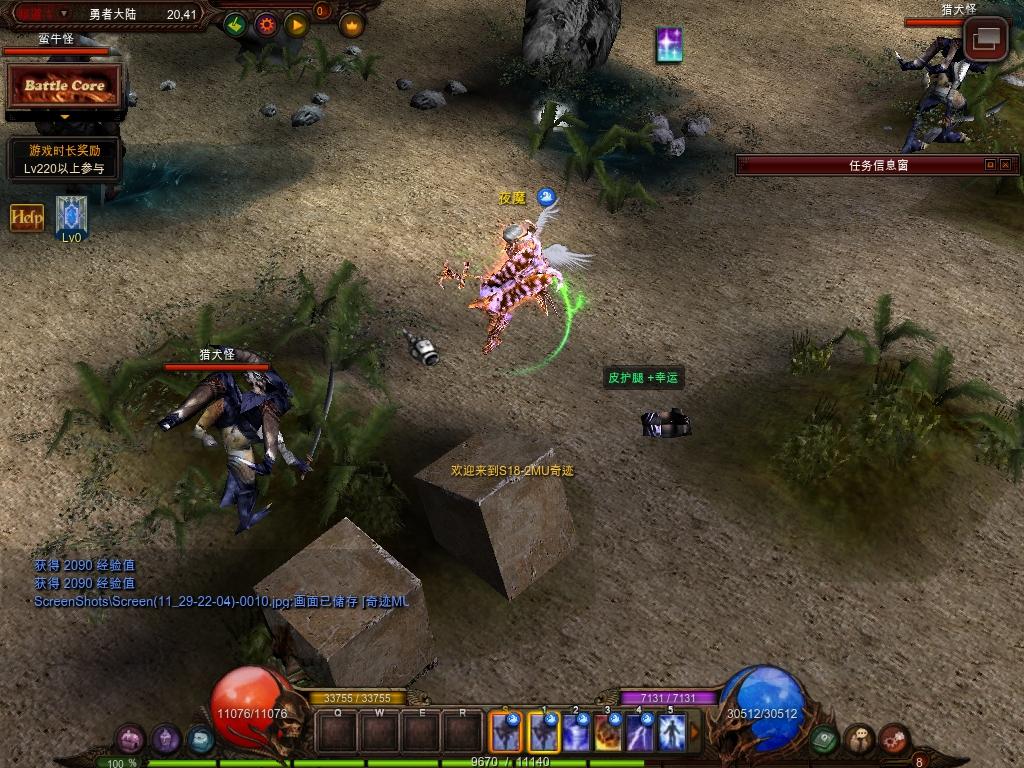Open the orange crown icon
1024x768 pixels.
(x=351, y=25)
